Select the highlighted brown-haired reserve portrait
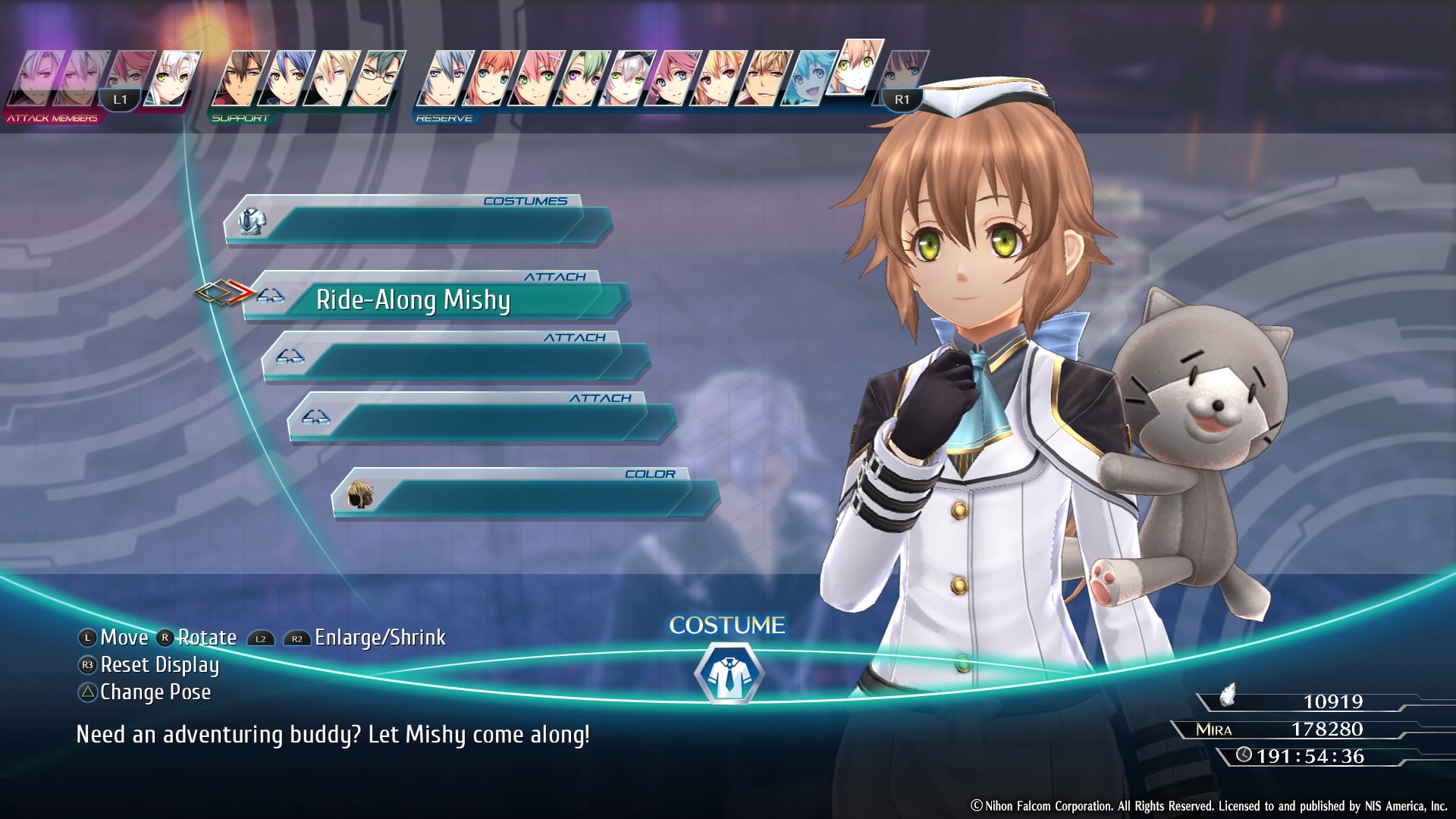Viewport: 1456px width, 819px height. tap(857, 68)
